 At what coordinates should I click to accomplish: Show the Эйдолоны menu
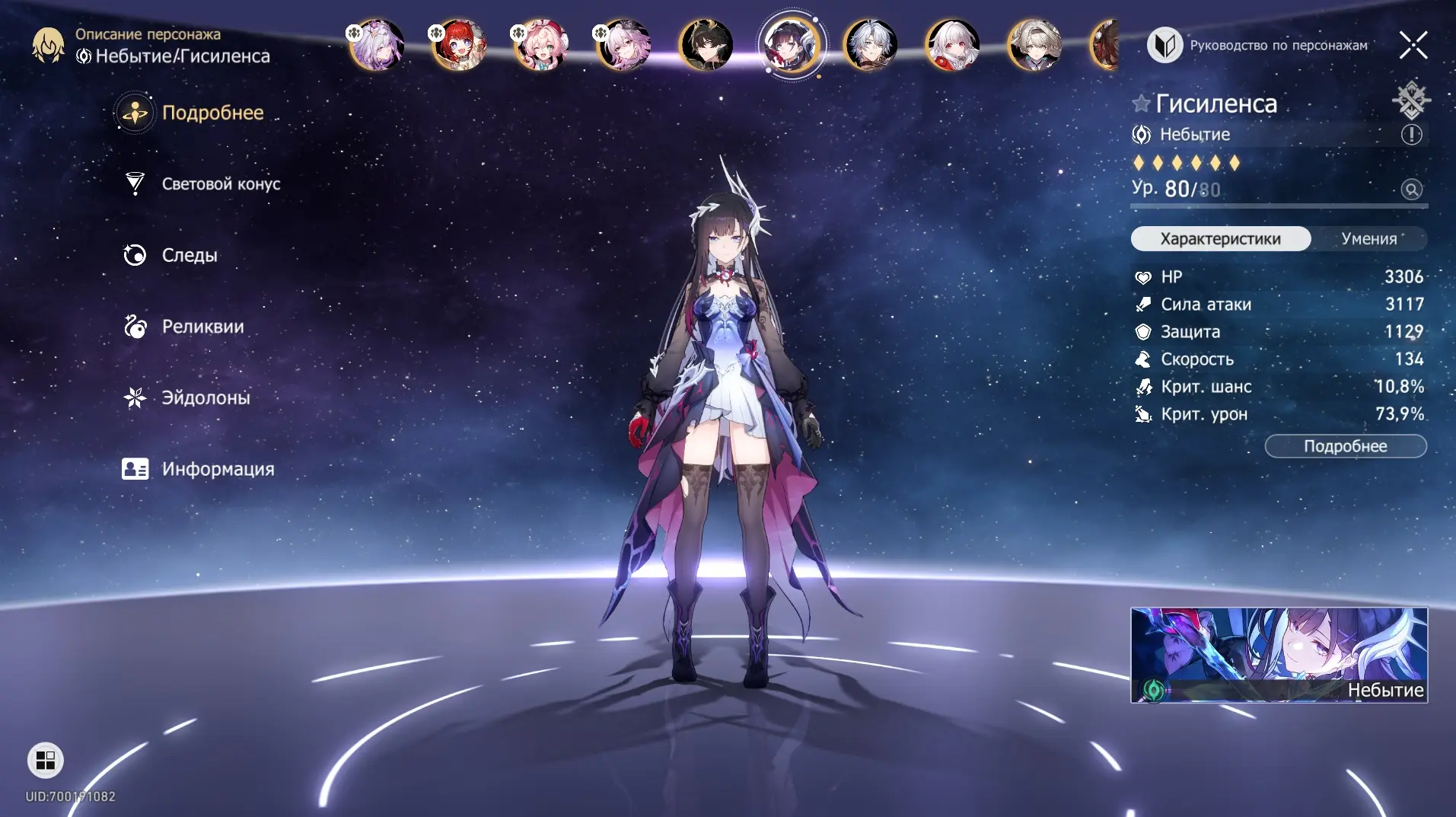[205, 397]
